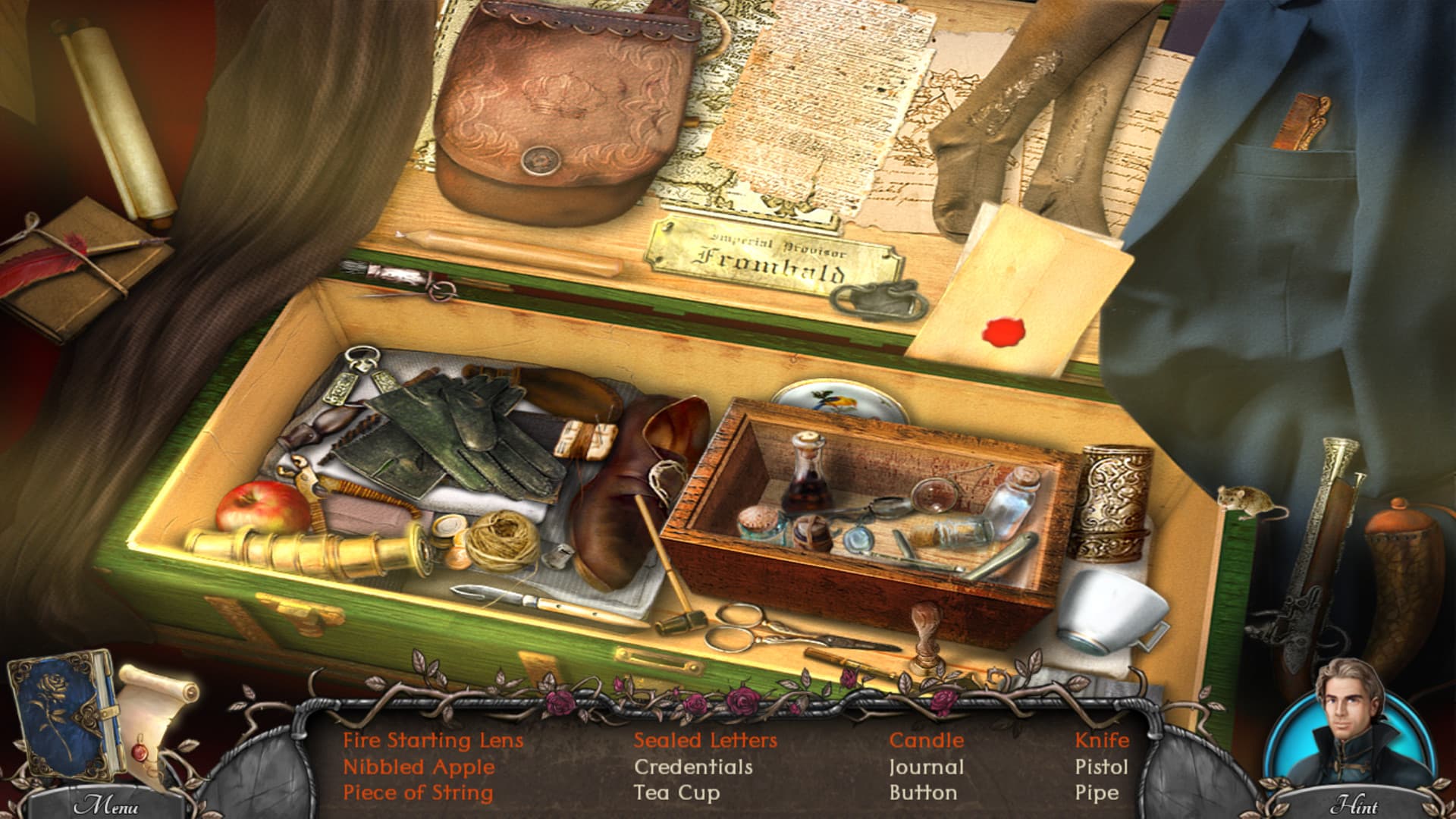Click the "Sealed Letters" objective text

click(705, 739)
